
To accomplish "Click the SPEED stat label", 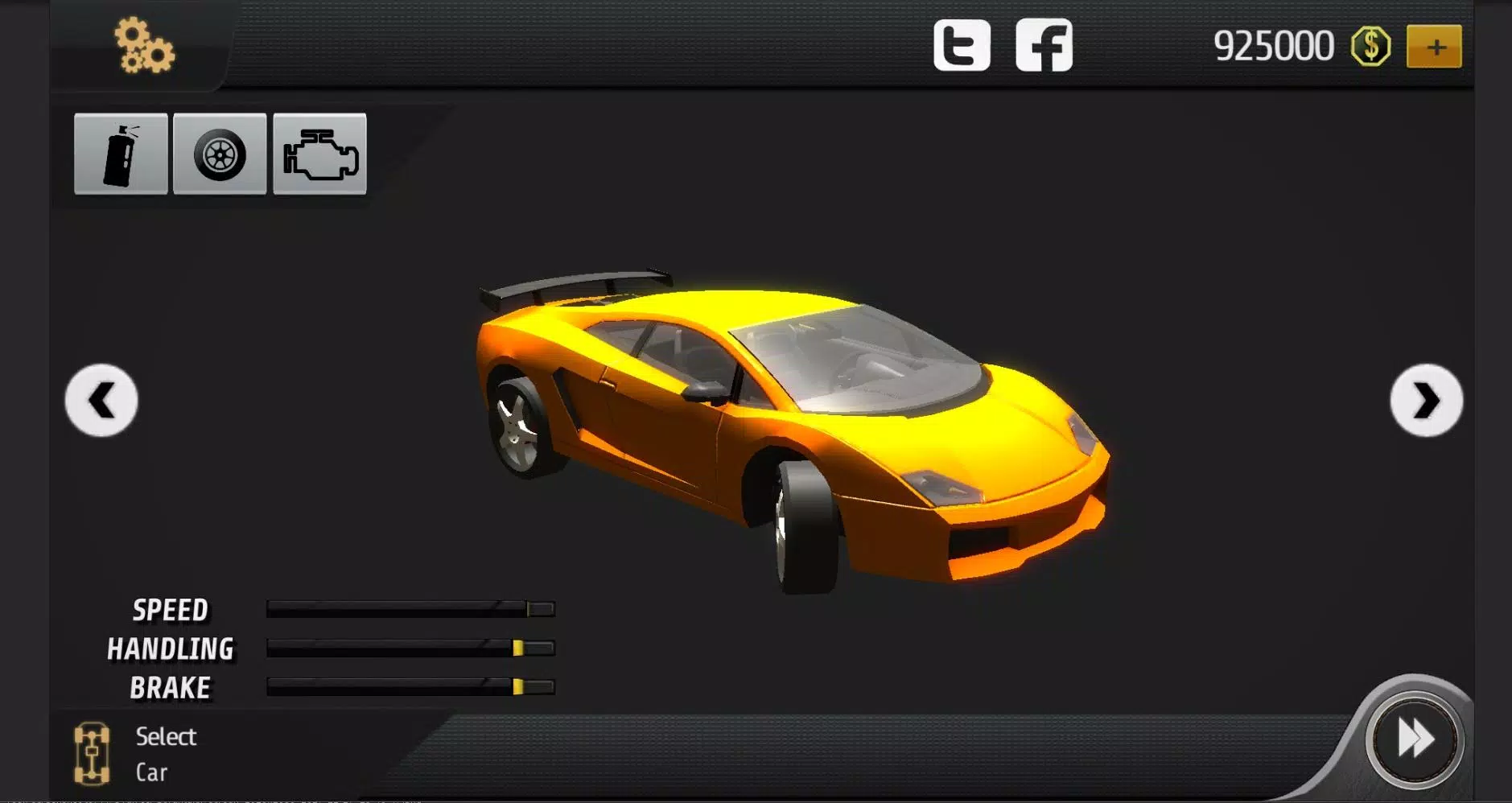I will click(171, 610).
